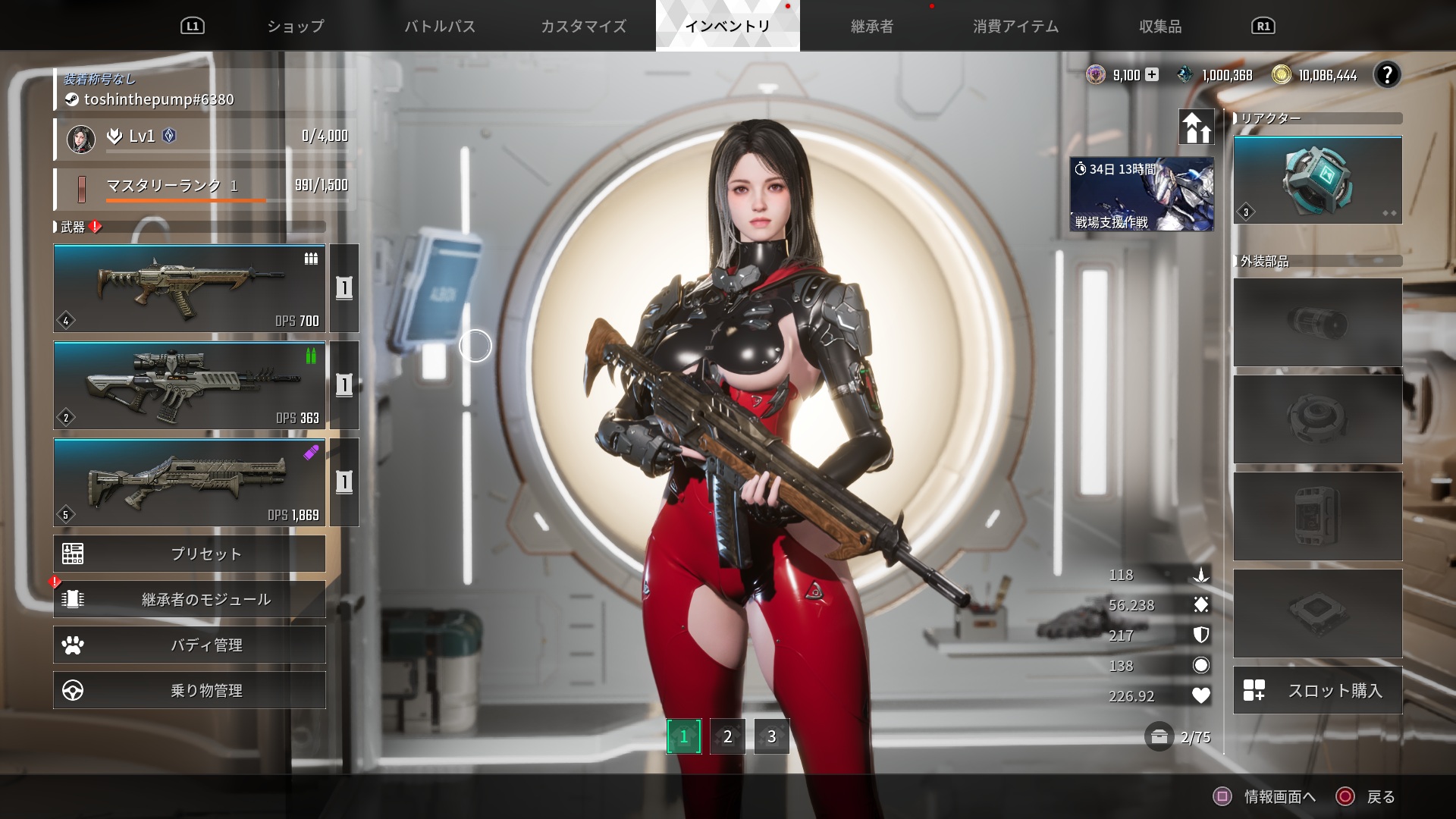Open the 収集品 tab
The height and width of the screenshot is (819, 1456).
pos(1160,27)
